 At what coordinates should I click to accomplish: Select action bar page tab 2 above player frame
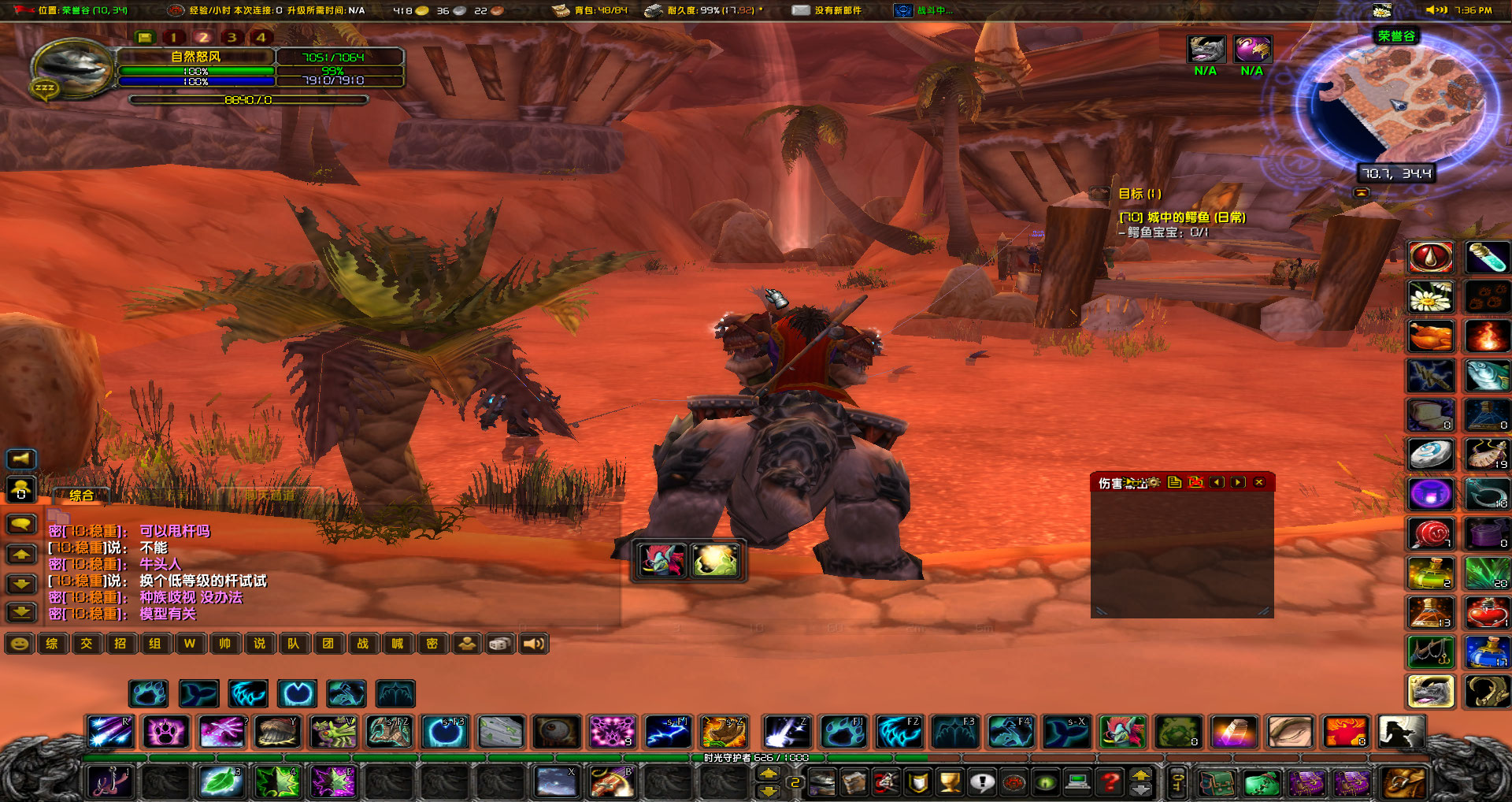(203, 36)
